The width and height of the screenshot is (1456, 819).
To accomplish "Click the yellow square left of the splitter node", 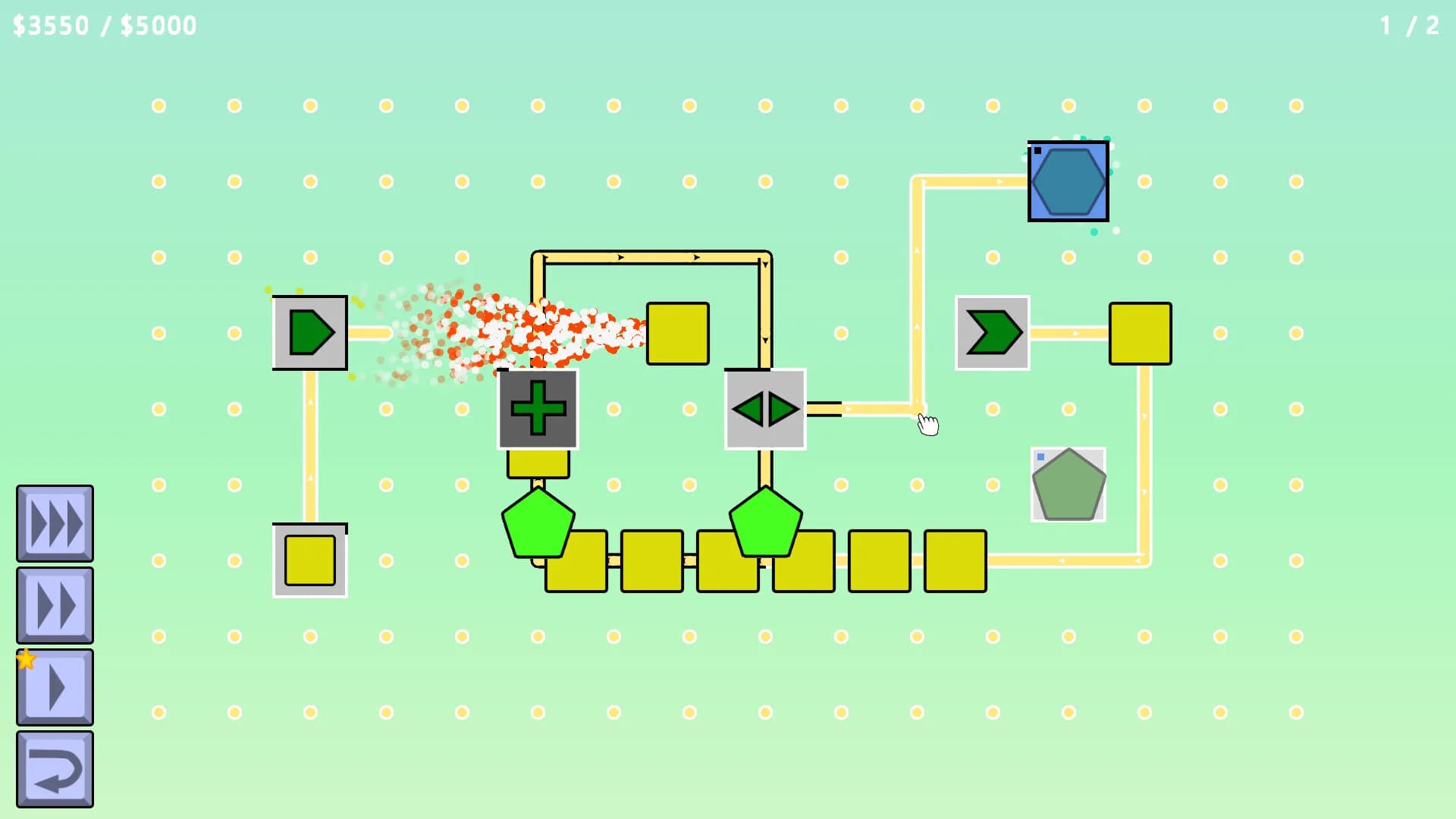I will [677, 332].
